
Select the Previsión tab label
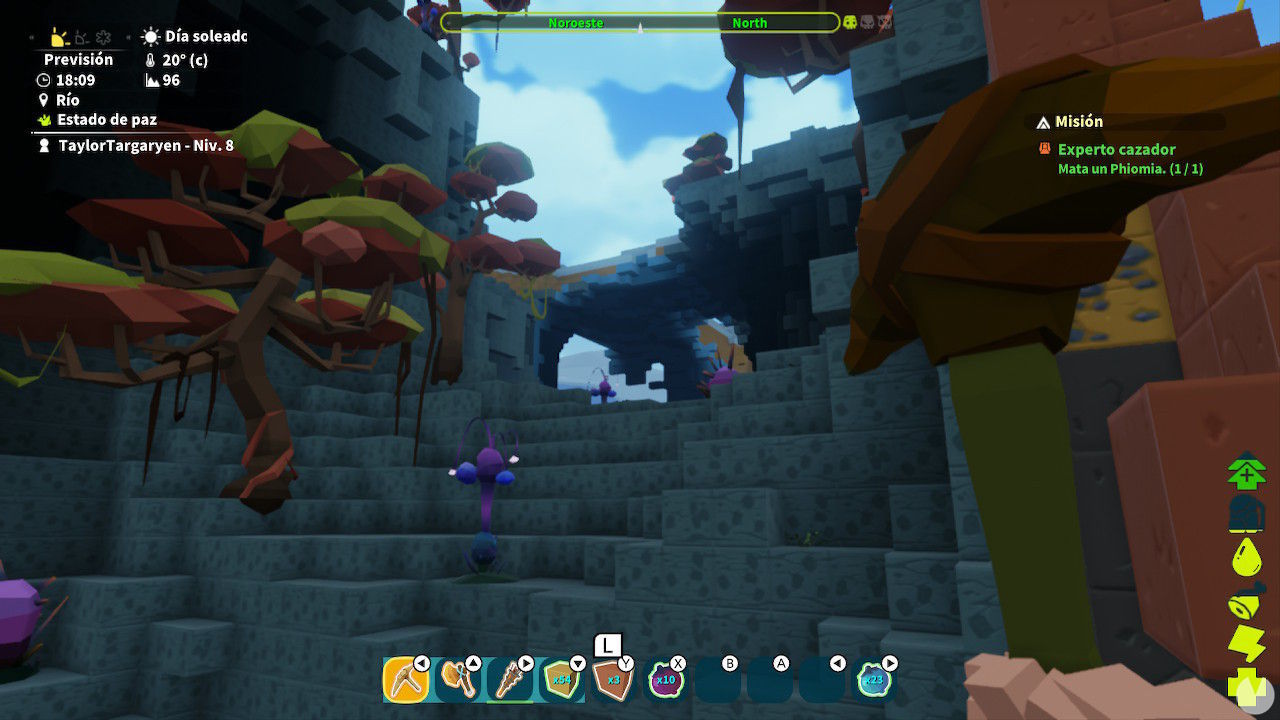click(x=79, y=60)
